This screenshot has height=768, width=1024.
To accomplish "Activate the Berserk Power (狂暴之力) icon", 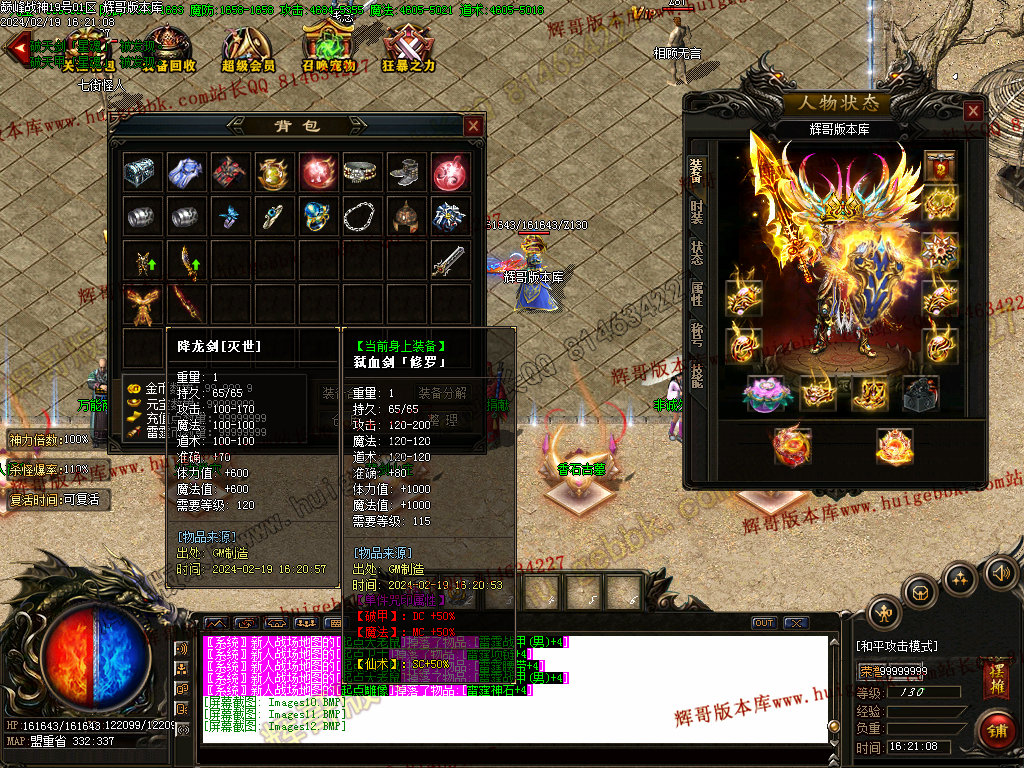I will [409, 49].
